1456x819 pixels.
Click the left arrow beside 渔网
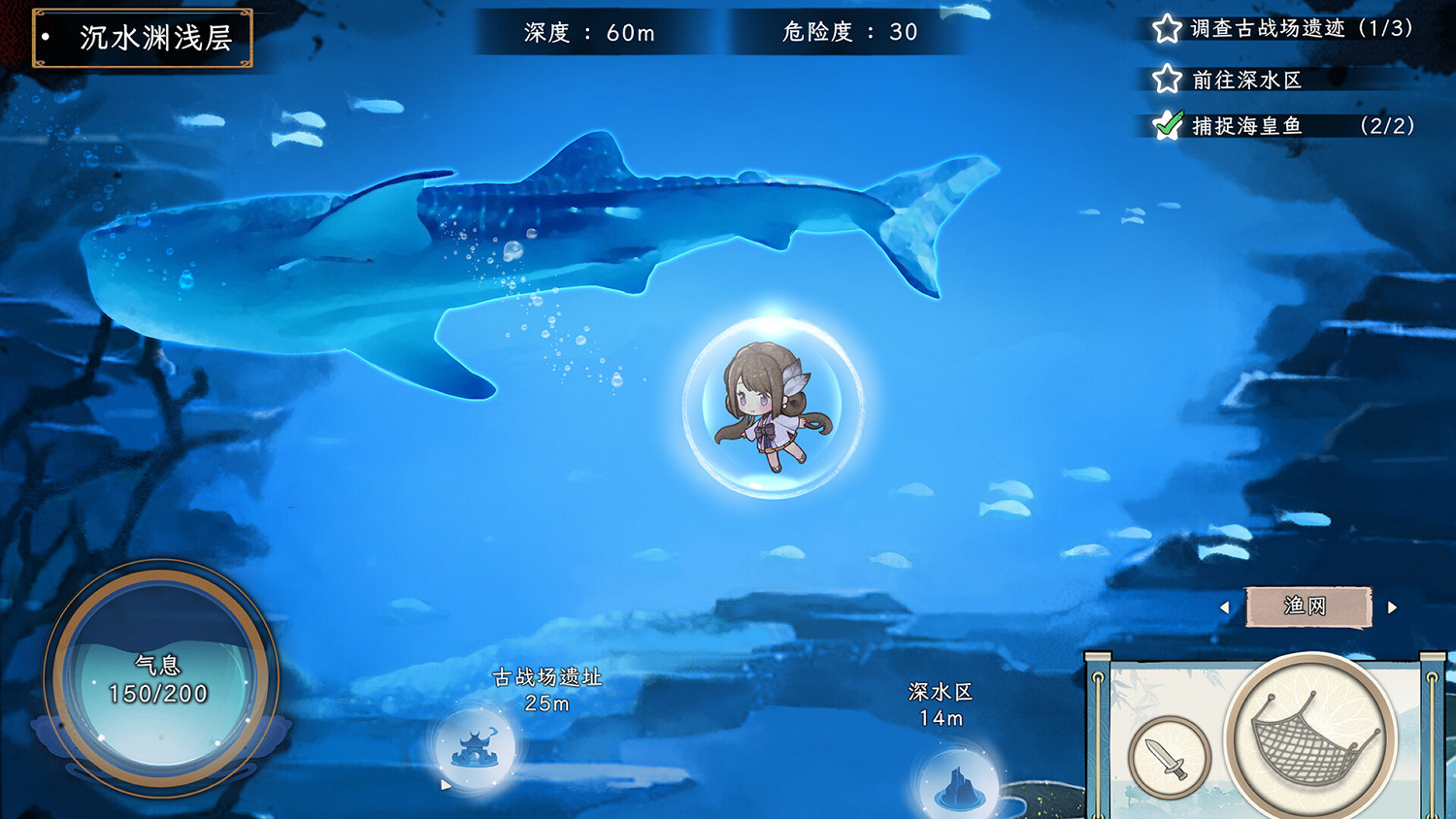point(1225,606)
